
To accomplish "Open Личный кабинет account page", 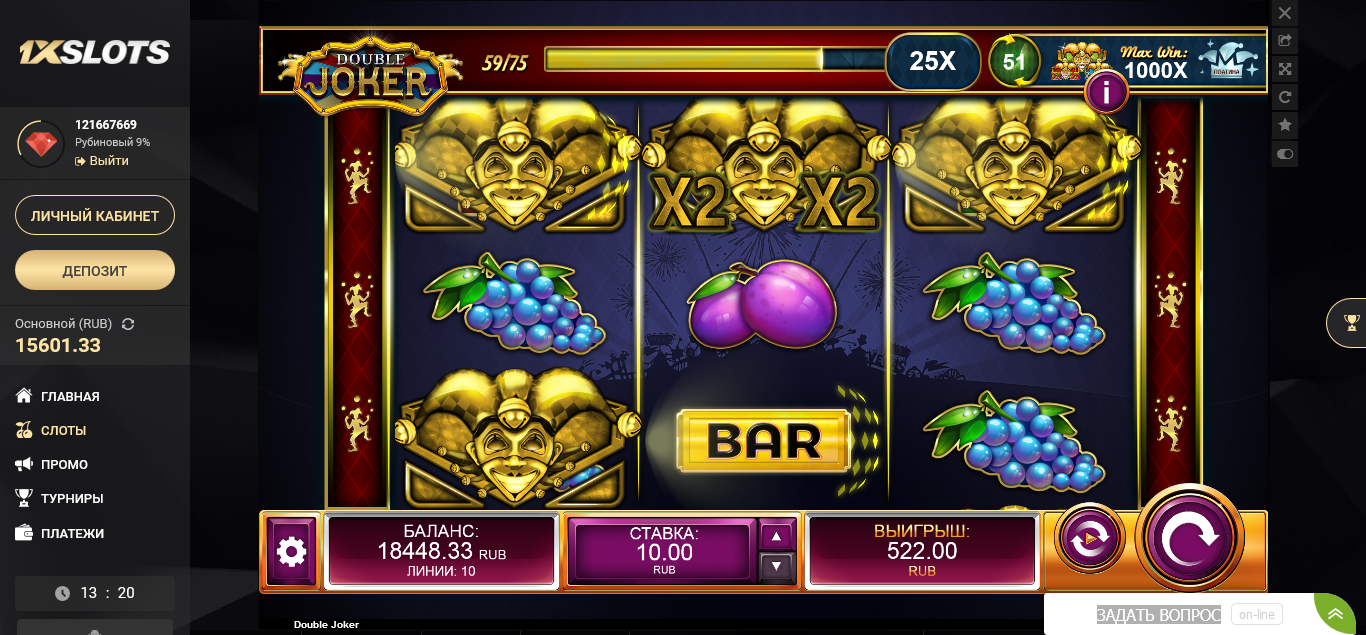I will click(95, 215).
